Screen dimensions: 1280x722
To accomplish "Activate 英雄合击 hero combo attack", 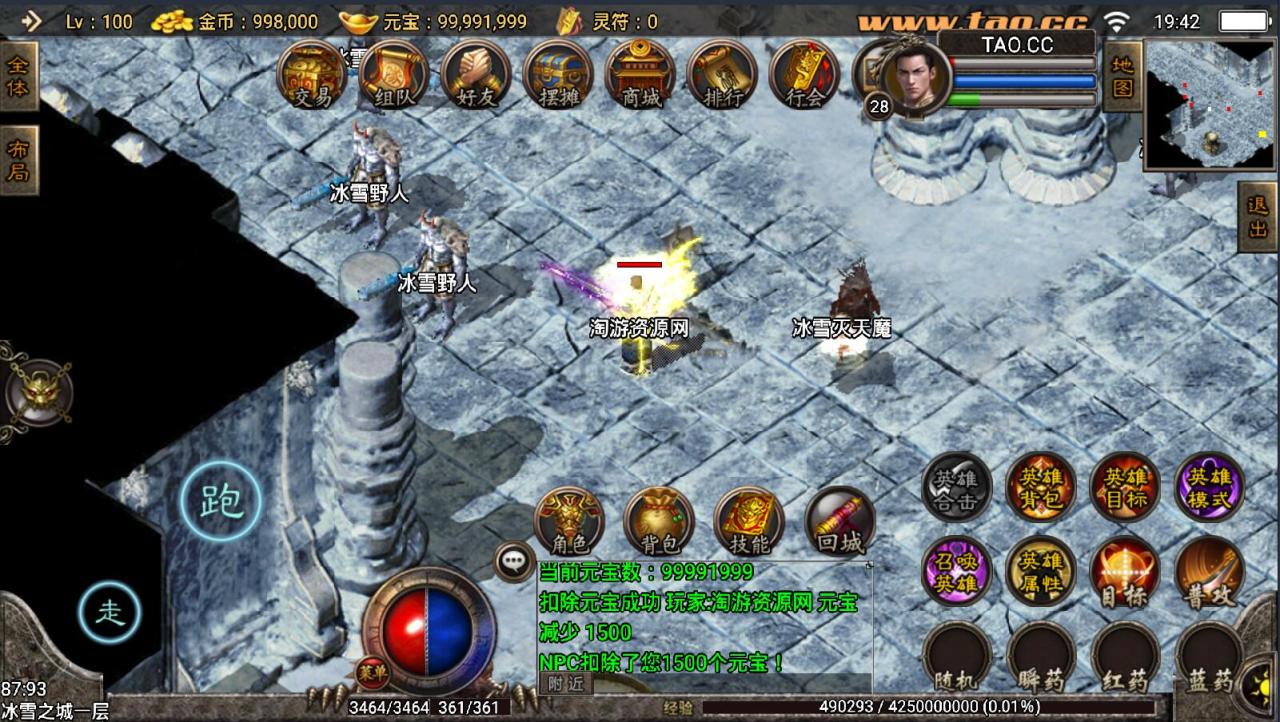I will point(957,487).
